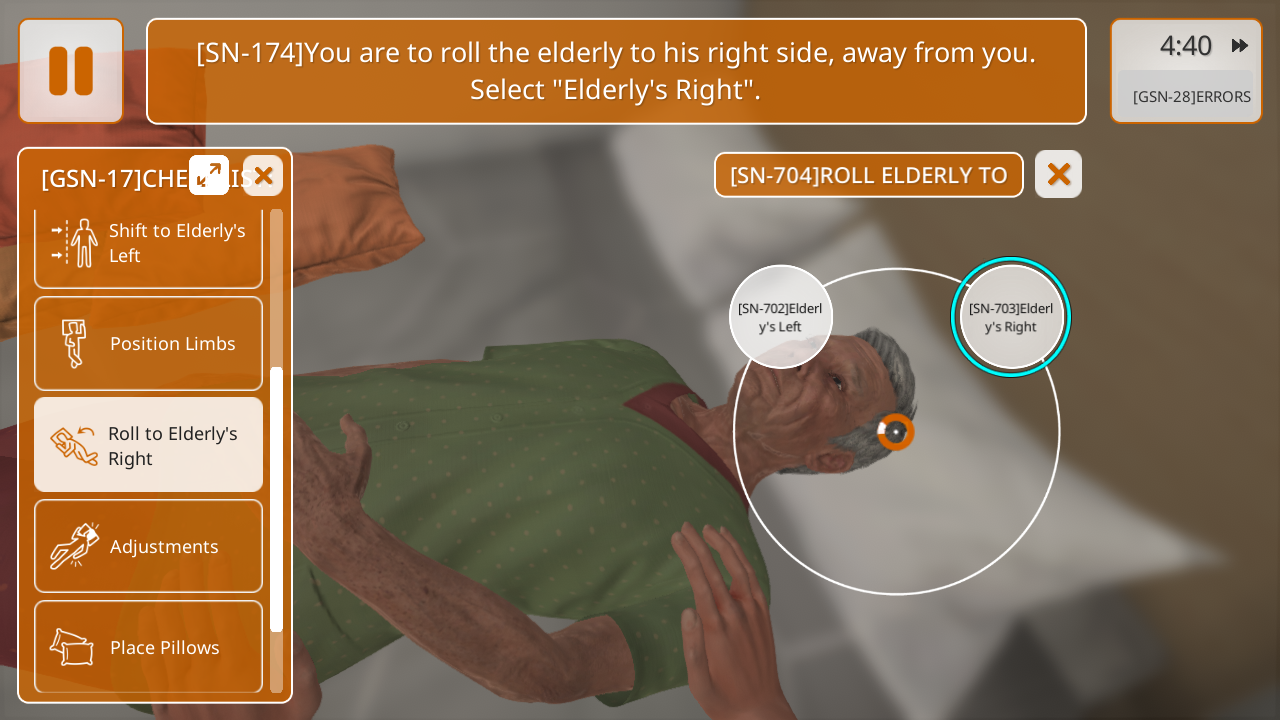
Task: Open the Position Limbs checklist step
Action: [x=149, y=344]
